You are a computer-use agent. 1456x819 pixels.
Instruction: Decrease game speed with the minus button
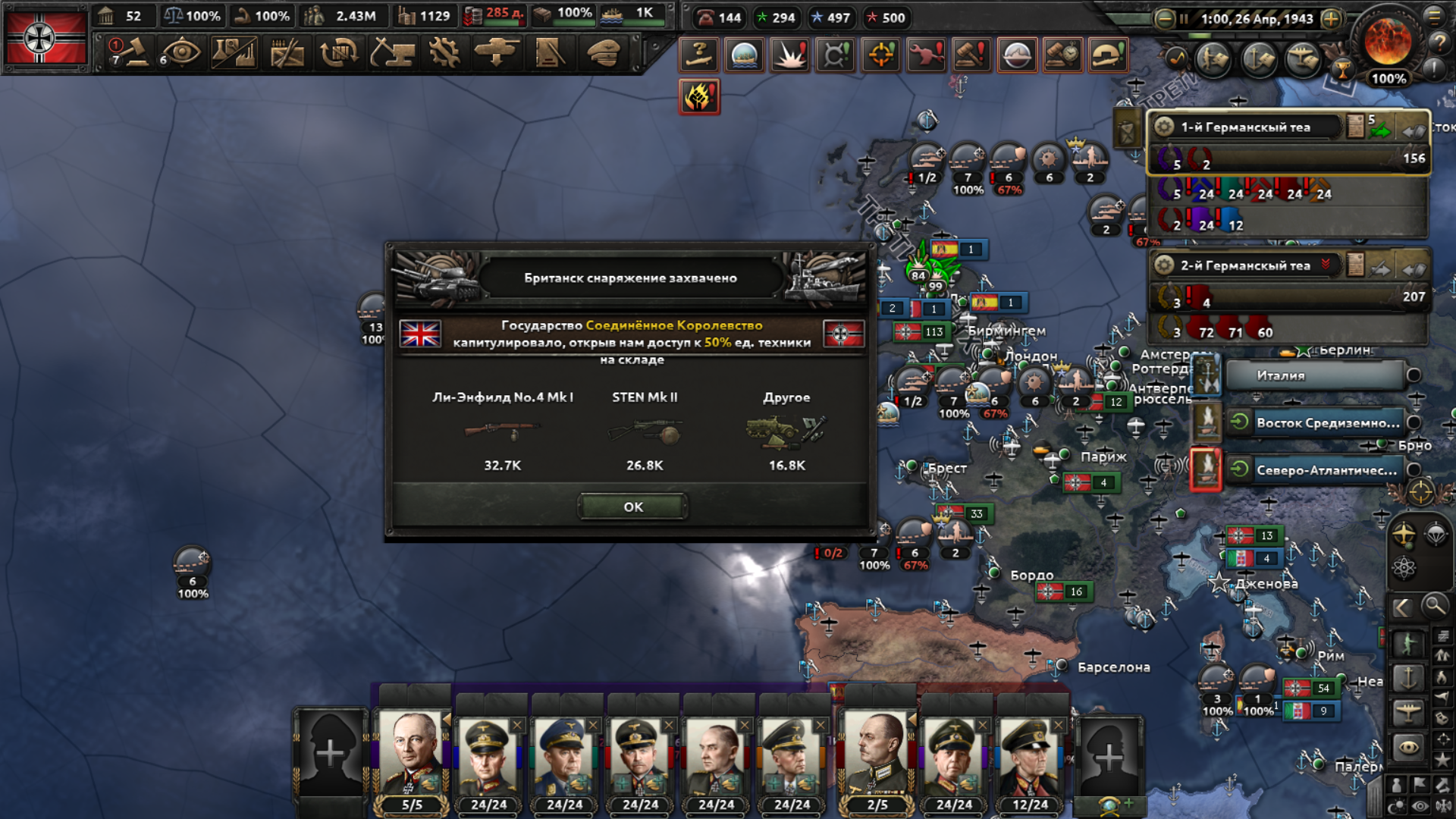tap(1164, 19)
